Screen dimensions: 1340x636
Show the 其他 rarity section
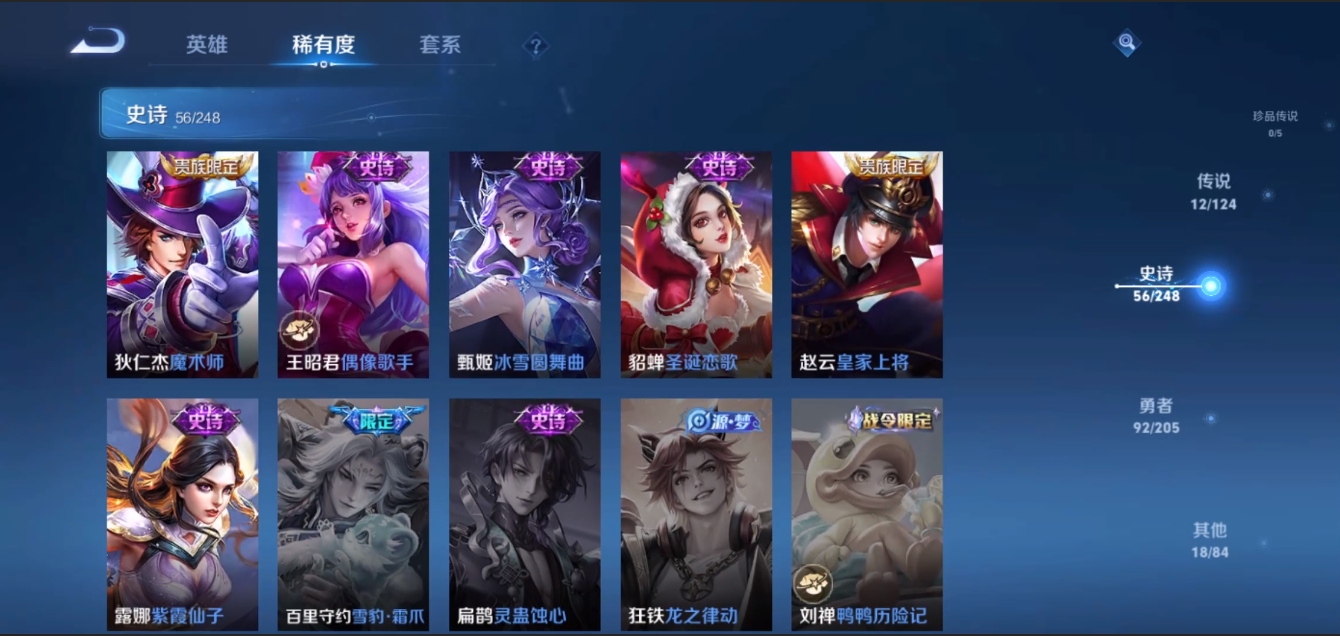point(1209,539)
